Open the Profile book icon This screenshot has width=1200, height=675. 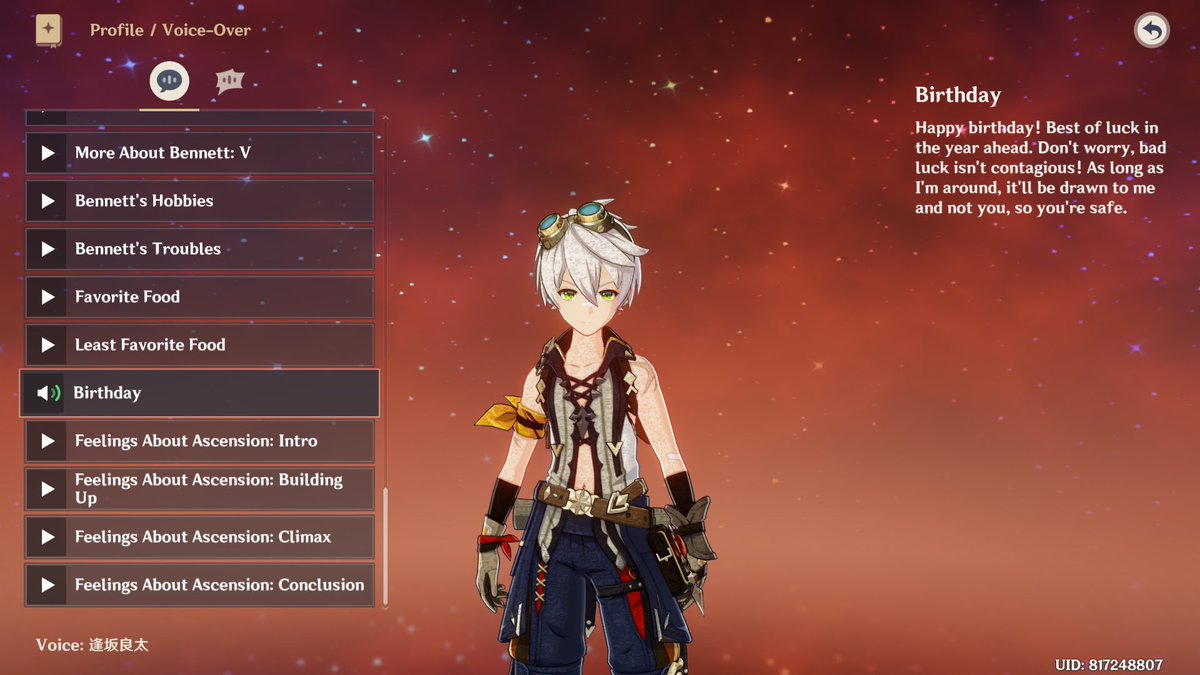pyautogui.click(x=48, y=30)
